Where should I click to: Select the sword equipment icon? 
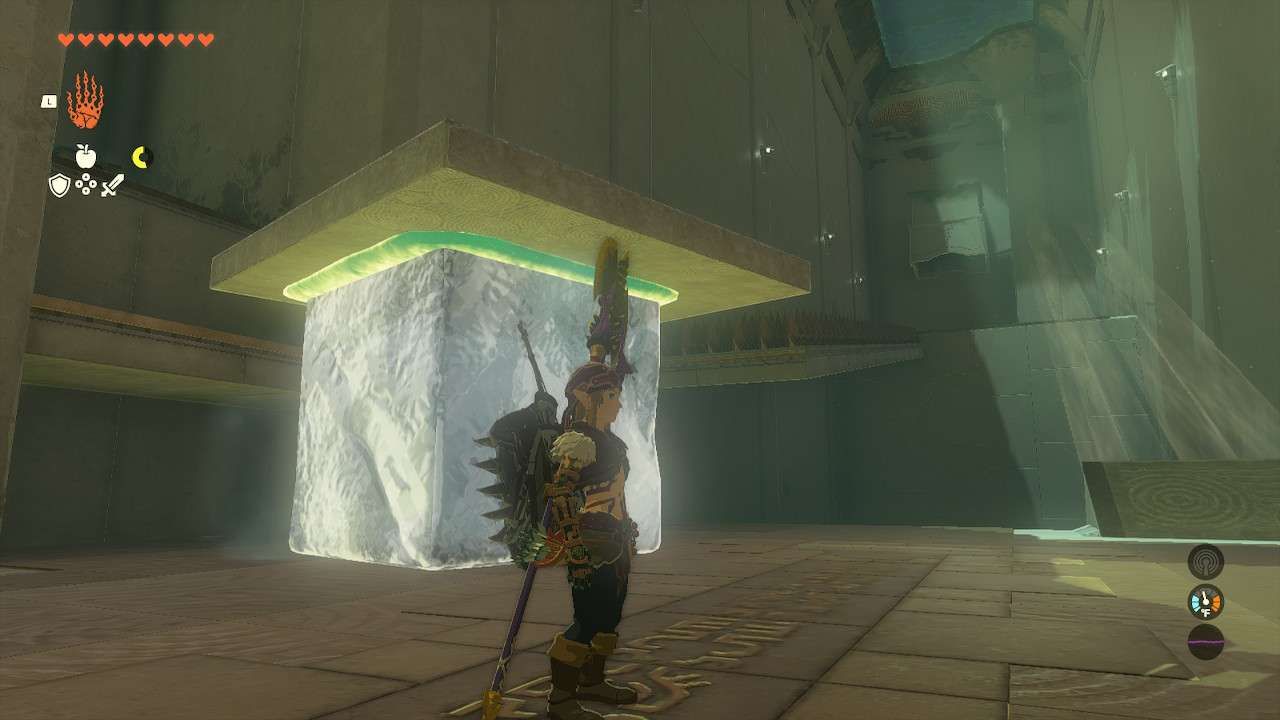111,185
